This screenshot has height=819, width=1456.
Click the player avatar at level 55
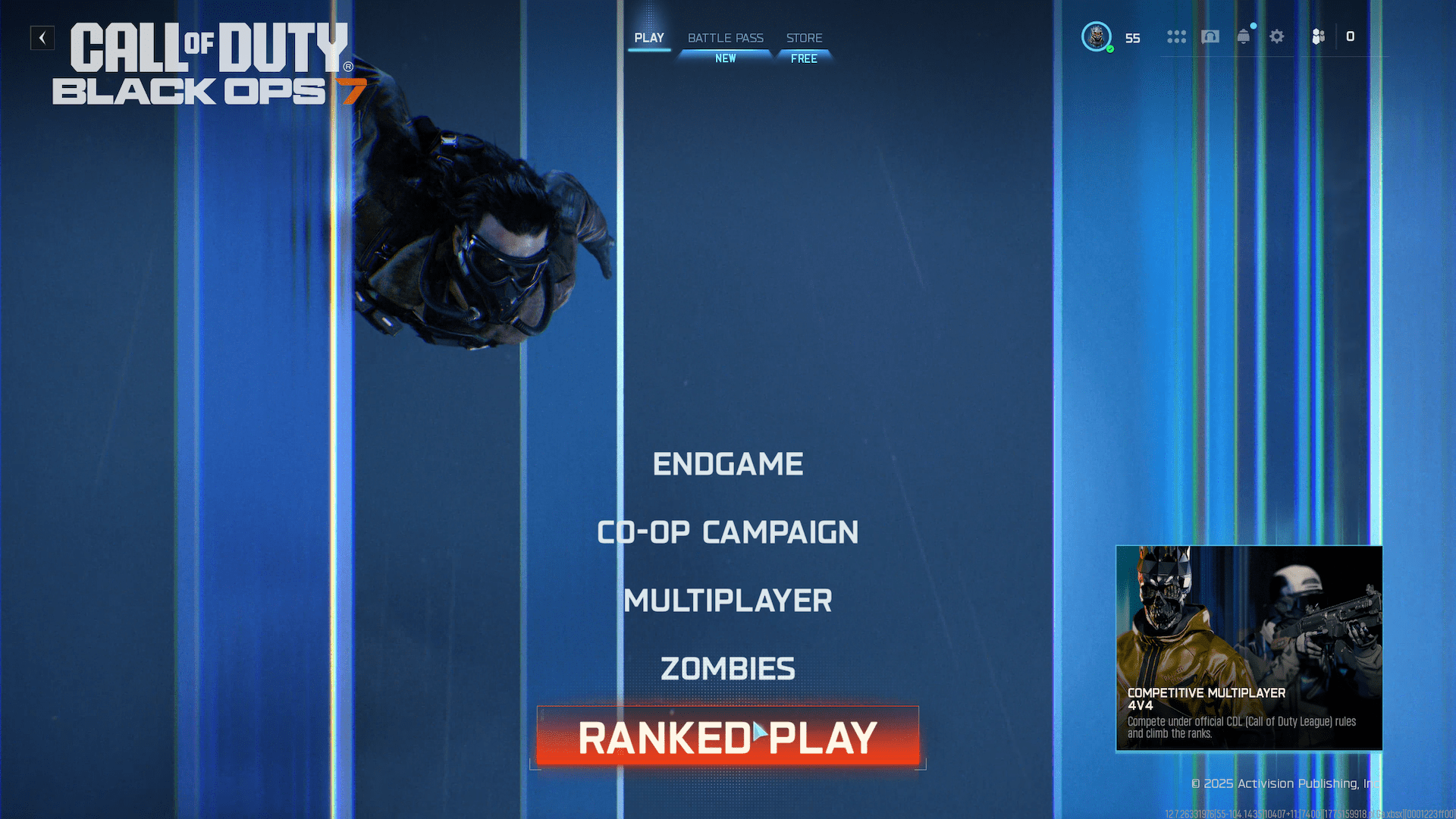click(1097, 36)
